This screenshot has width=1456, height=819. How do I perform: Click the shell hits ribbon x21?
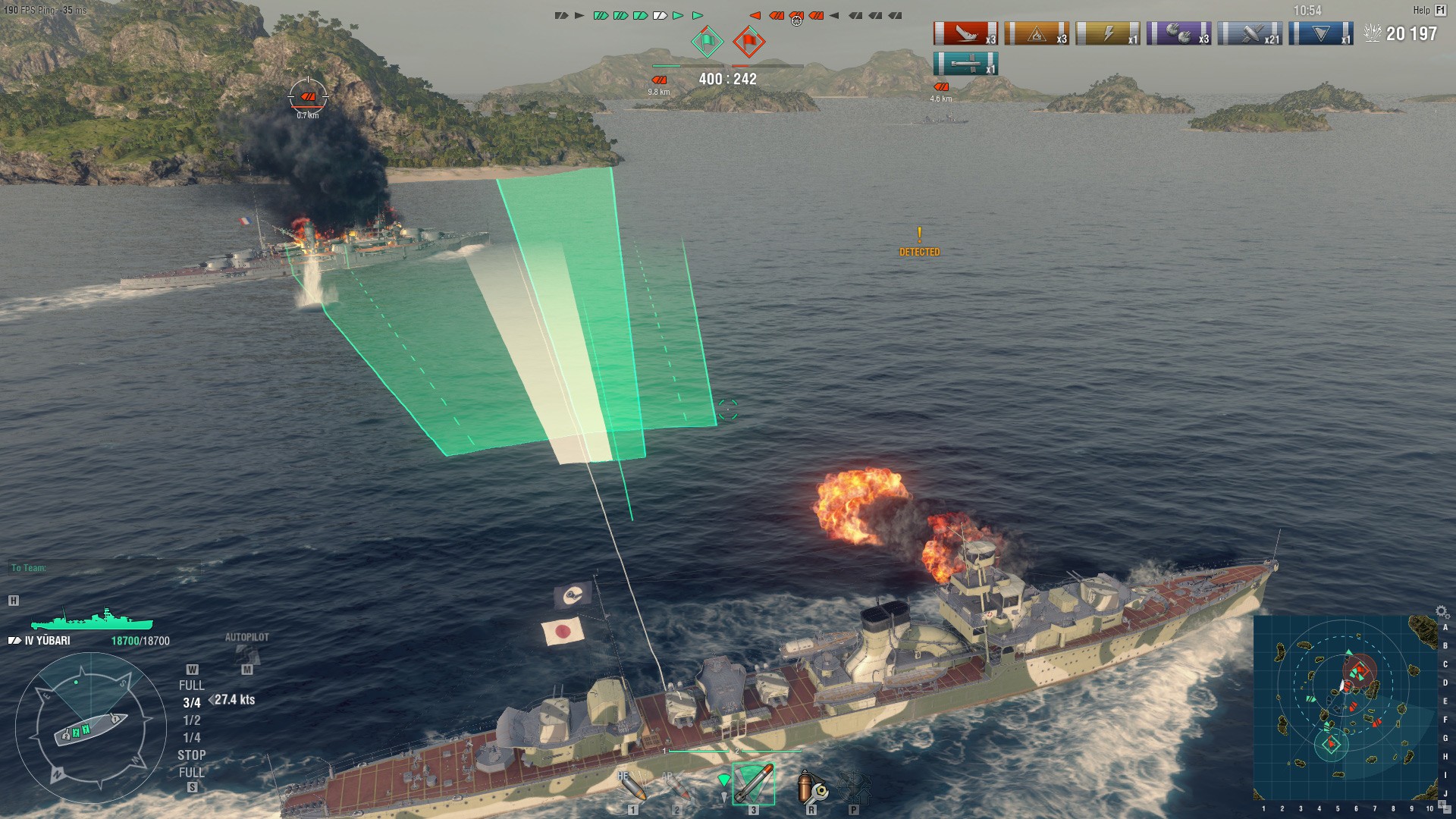tap(1250, 34)
